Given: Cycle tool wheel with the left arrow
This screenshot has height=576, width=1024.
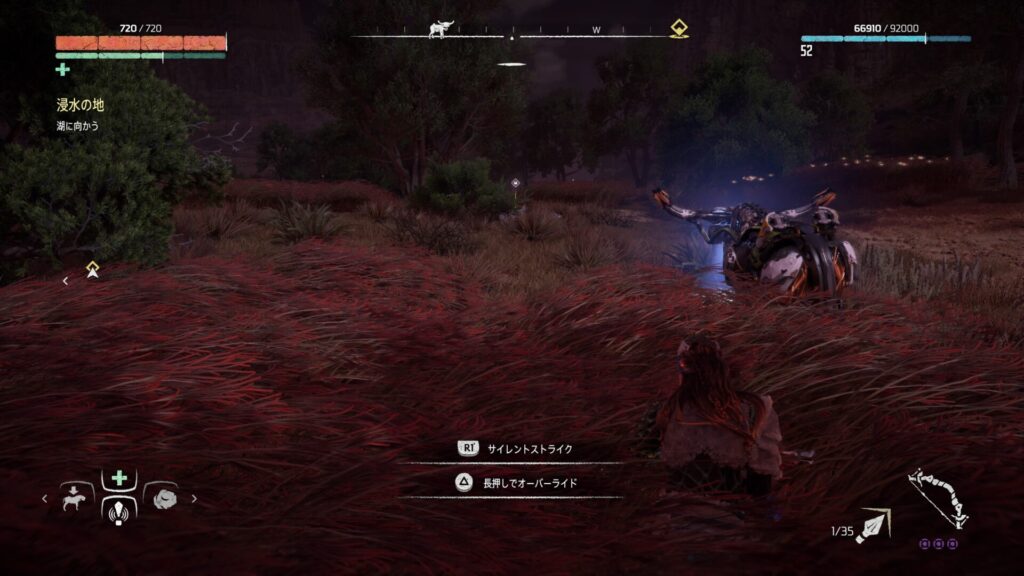Looking at the screenshot, I should (44, 498).
